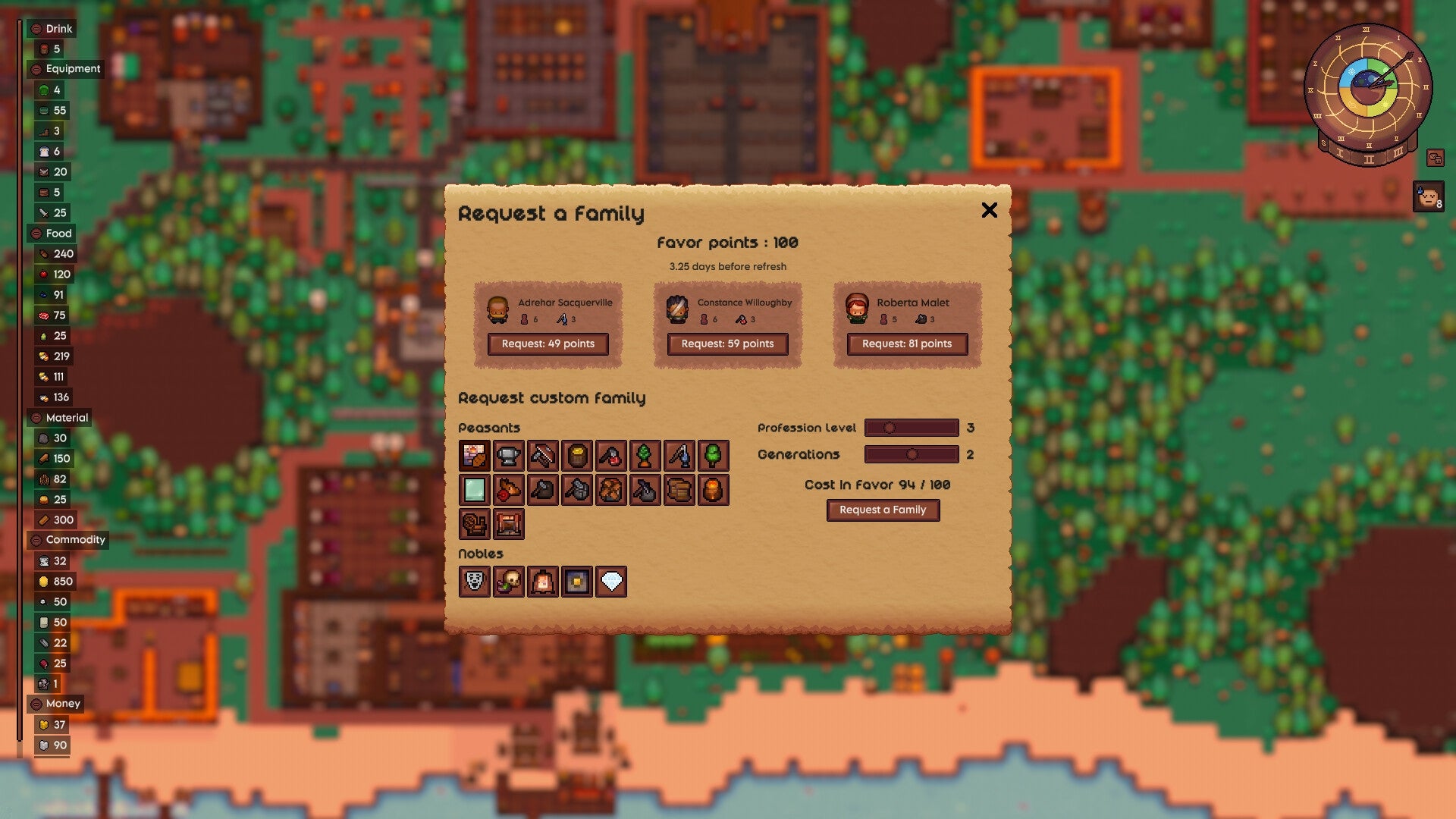Select the glass pane glassmaker icon
The width and height of the screenshot is (1456, 819).
(474, 491)
